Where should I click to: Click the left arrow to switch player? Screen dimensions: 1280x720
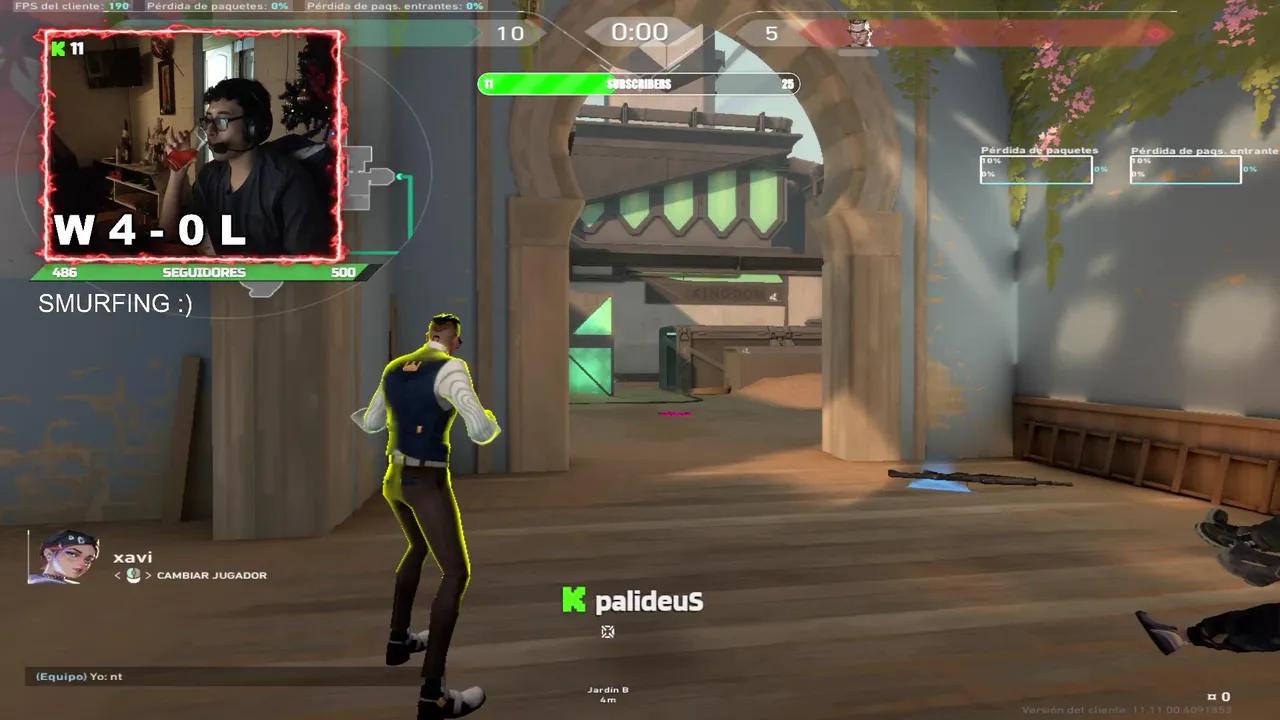point(117,575)
